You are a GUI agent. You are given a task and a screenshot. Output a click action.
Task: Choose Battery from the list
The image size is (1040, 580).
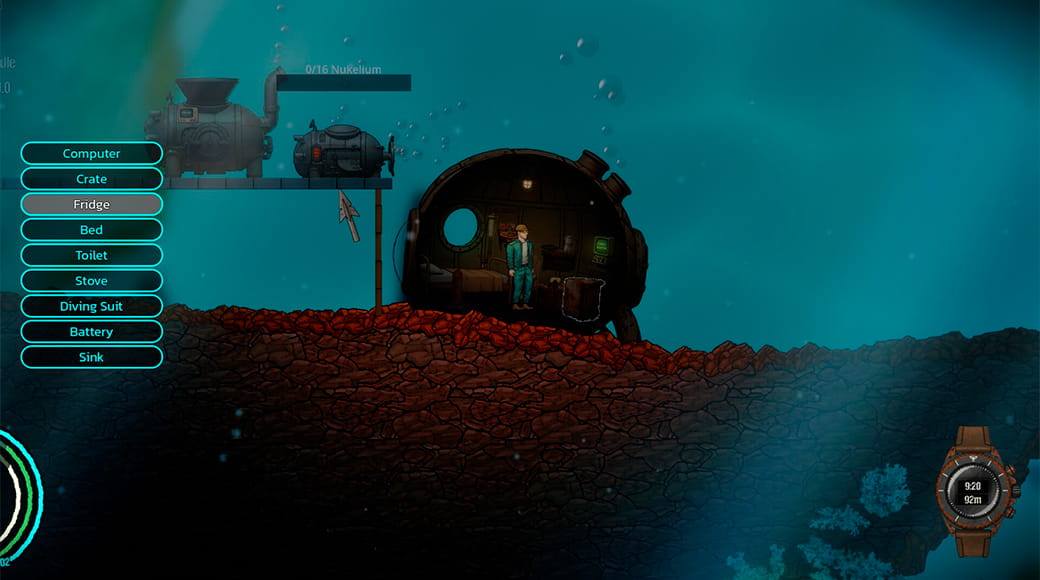[x=91, y=332]
